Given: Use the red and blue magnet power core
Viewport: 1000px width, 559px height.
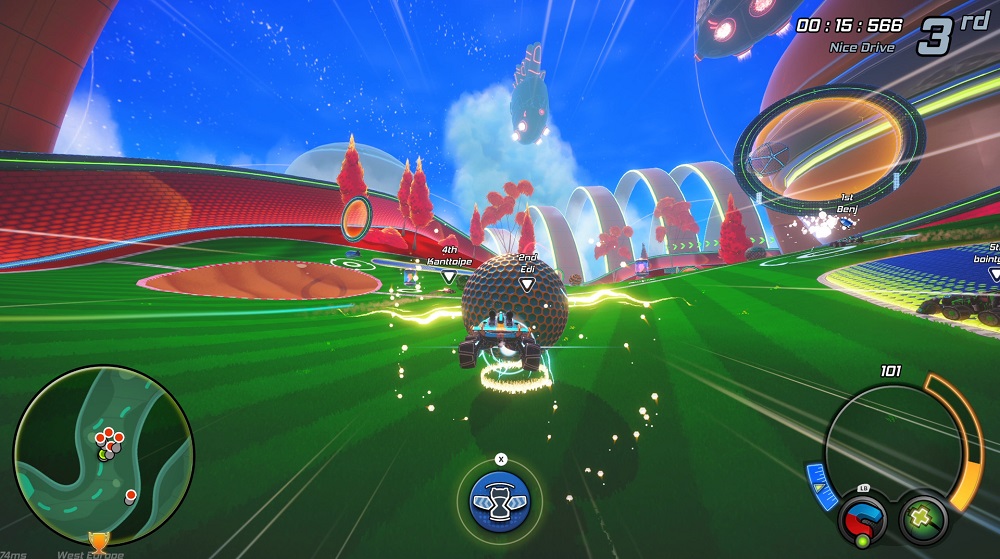Looking at the screenshot, I should pyautogui.click(x=862, y=519).
